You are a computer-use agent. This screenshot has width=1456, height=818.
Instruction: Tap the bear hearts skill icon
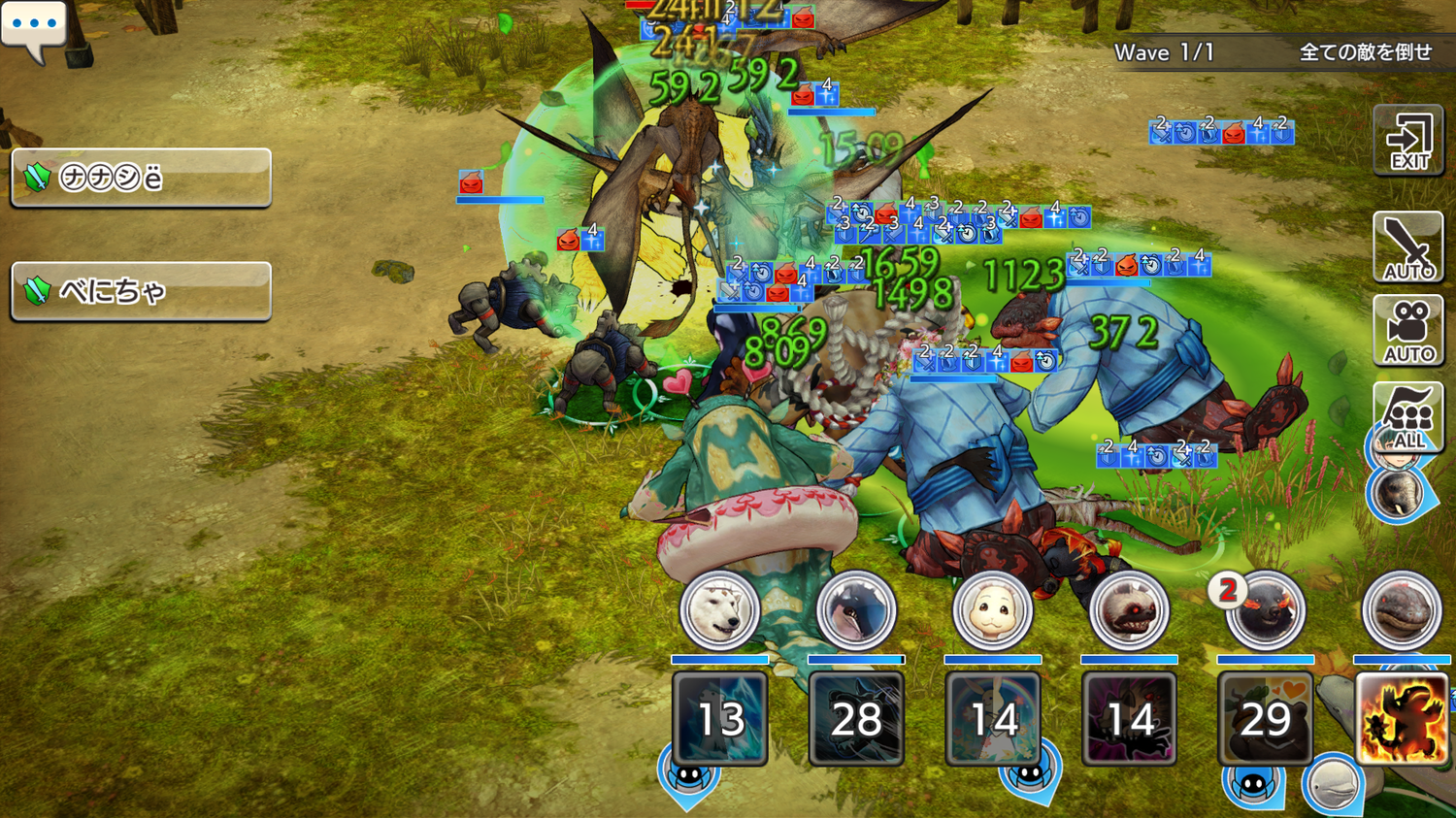[1265, 719]
